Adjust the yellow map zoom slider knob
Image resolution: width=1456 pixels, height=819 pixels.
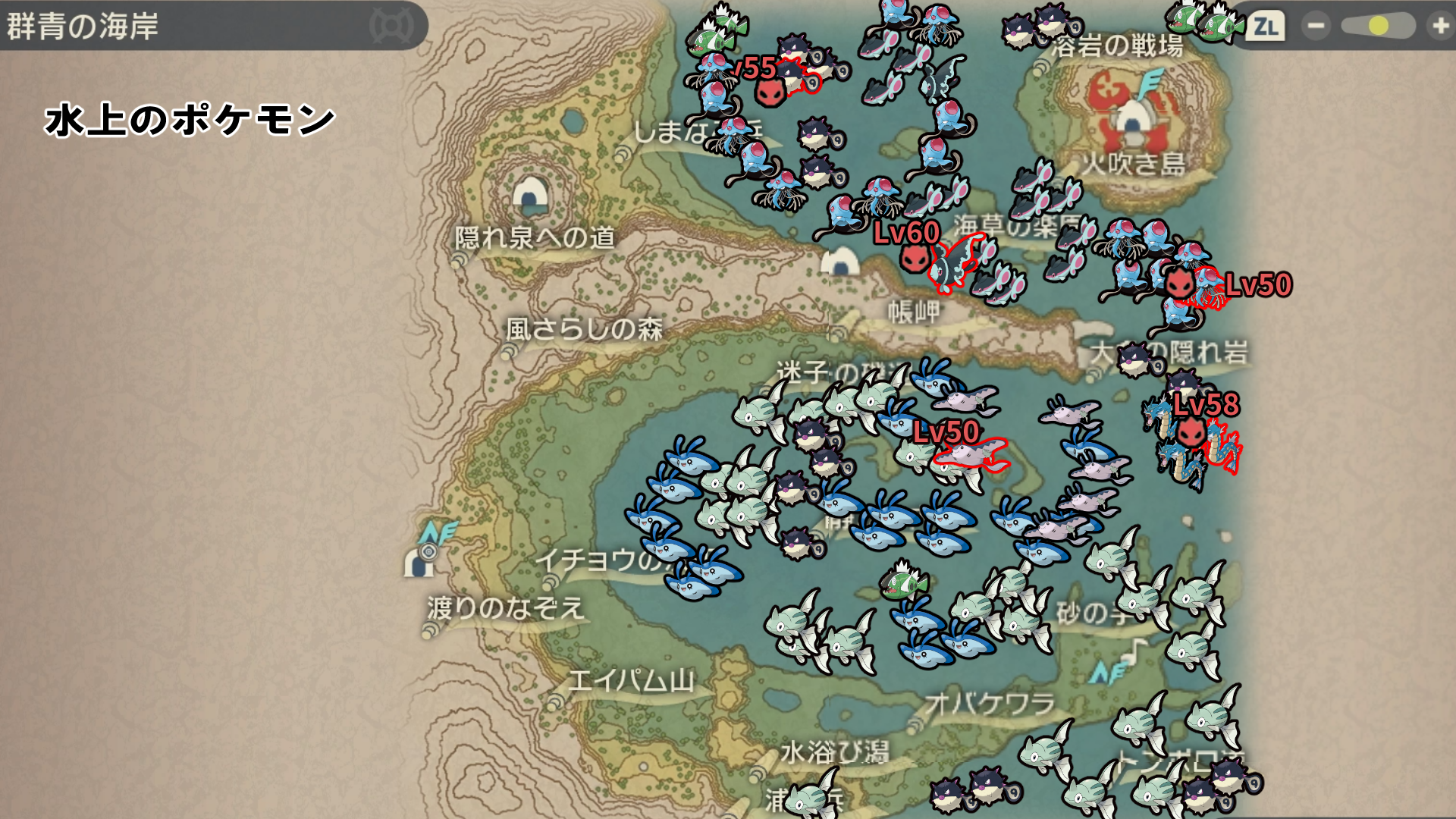pyautogui.click(x=1378, y=27)
